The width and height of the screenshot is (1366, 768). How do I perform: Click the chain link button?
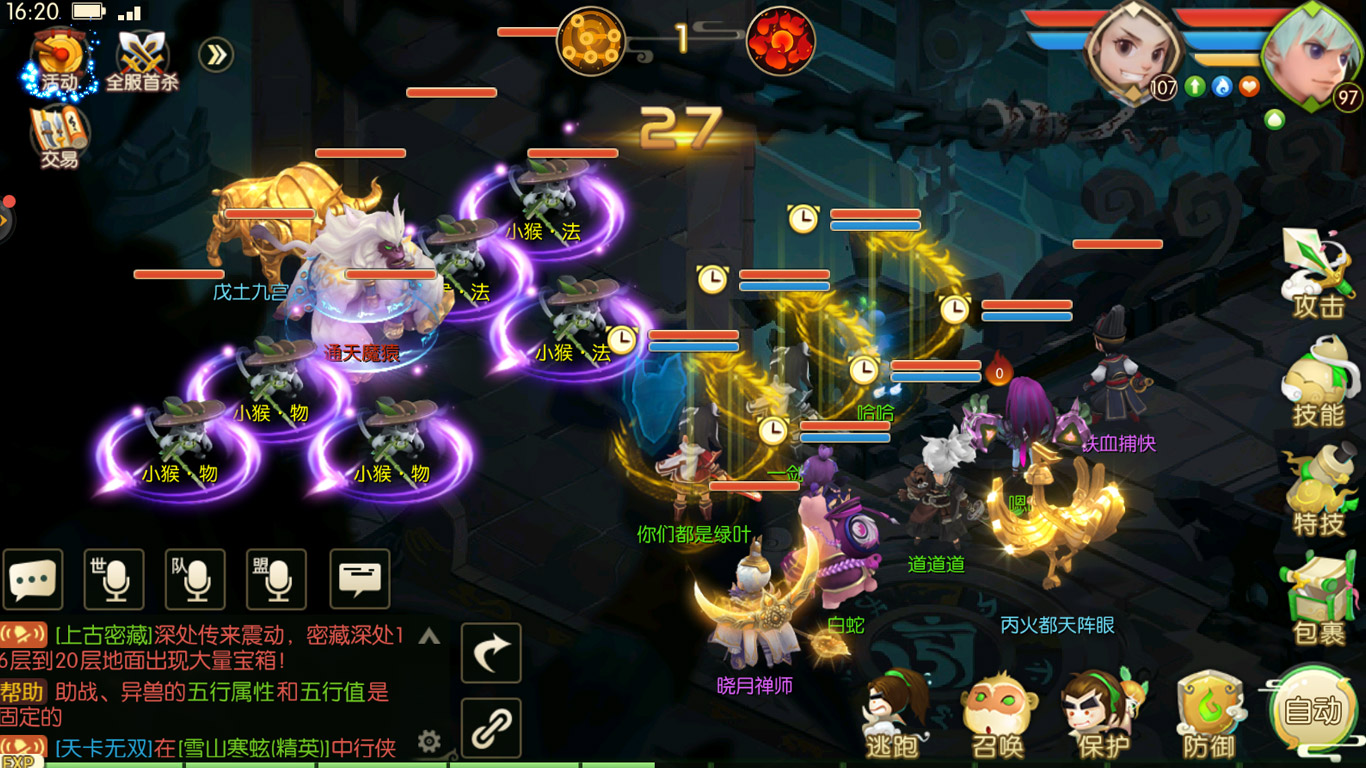pyautogui.click(x=491, y=728)
